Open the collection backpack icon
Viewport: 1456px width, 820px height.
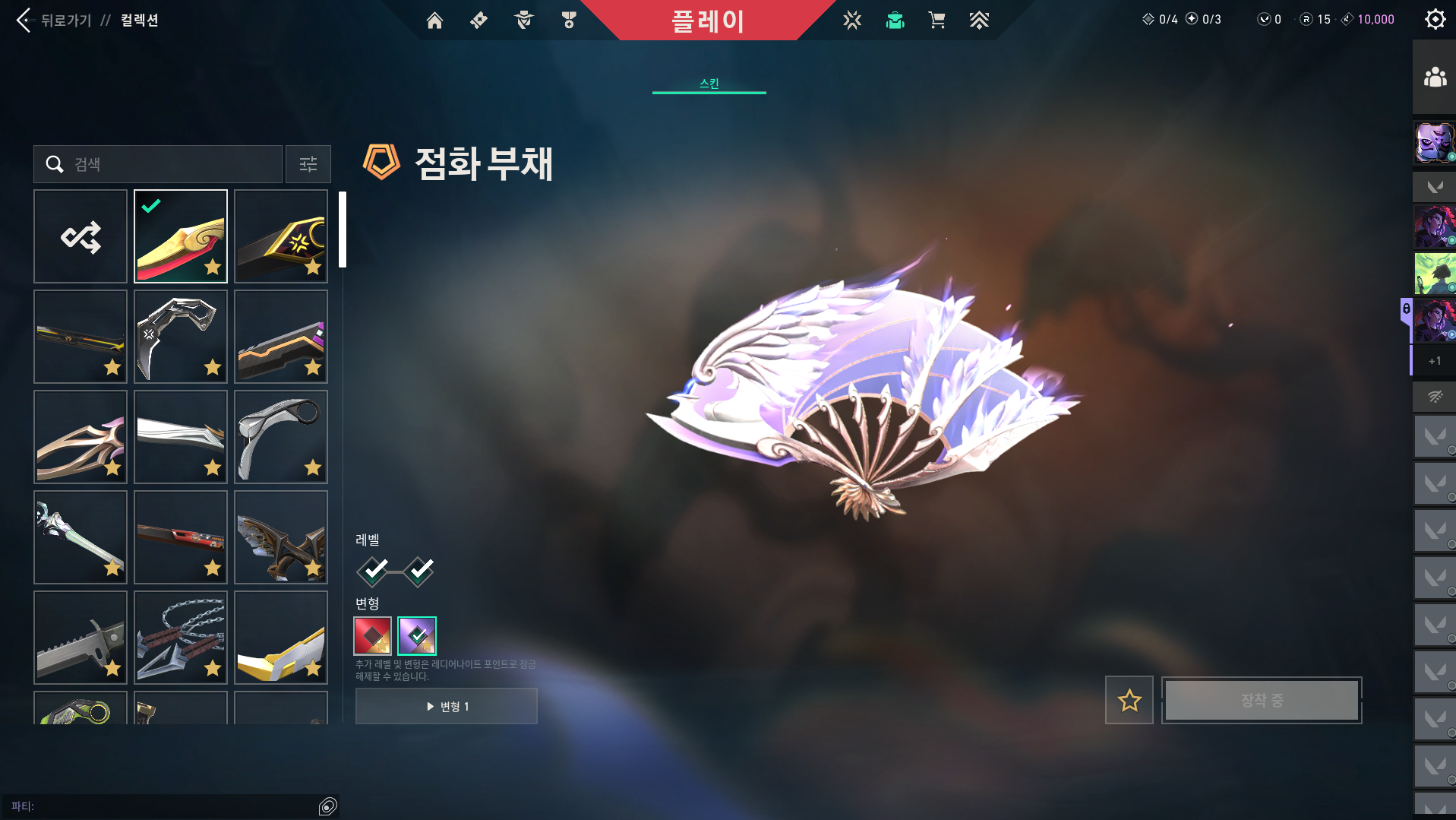coord(895,21)
